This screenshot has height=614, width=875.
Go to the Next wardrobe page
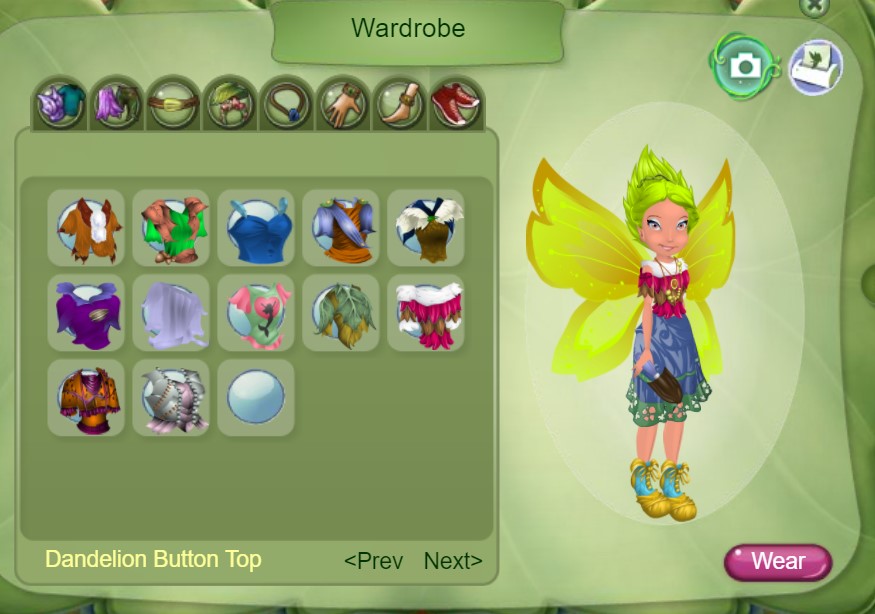pyautogui.click(x=453, y=561)
